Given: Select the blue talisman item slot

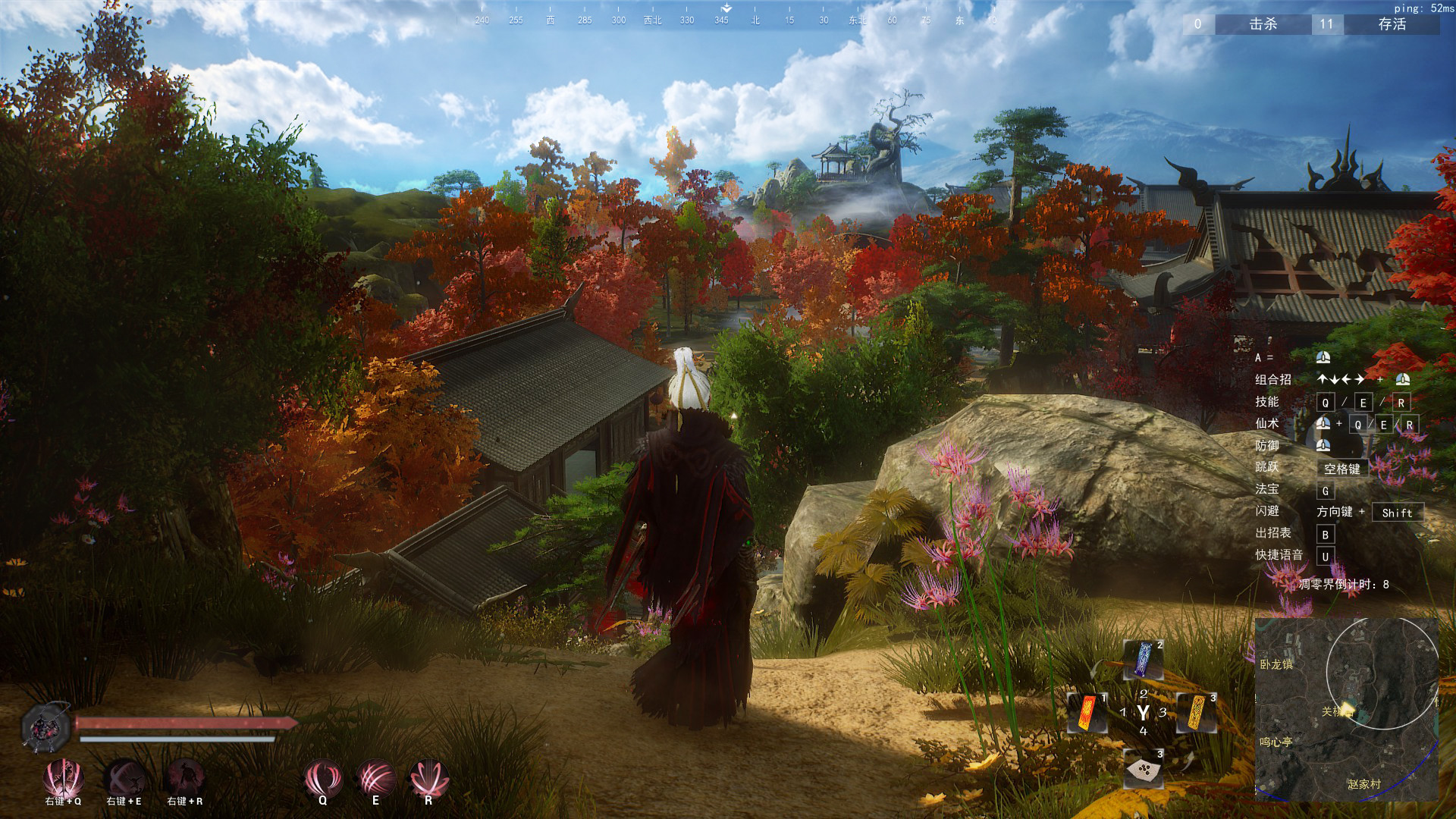Looking at the screenshot, I should 1143,660.
